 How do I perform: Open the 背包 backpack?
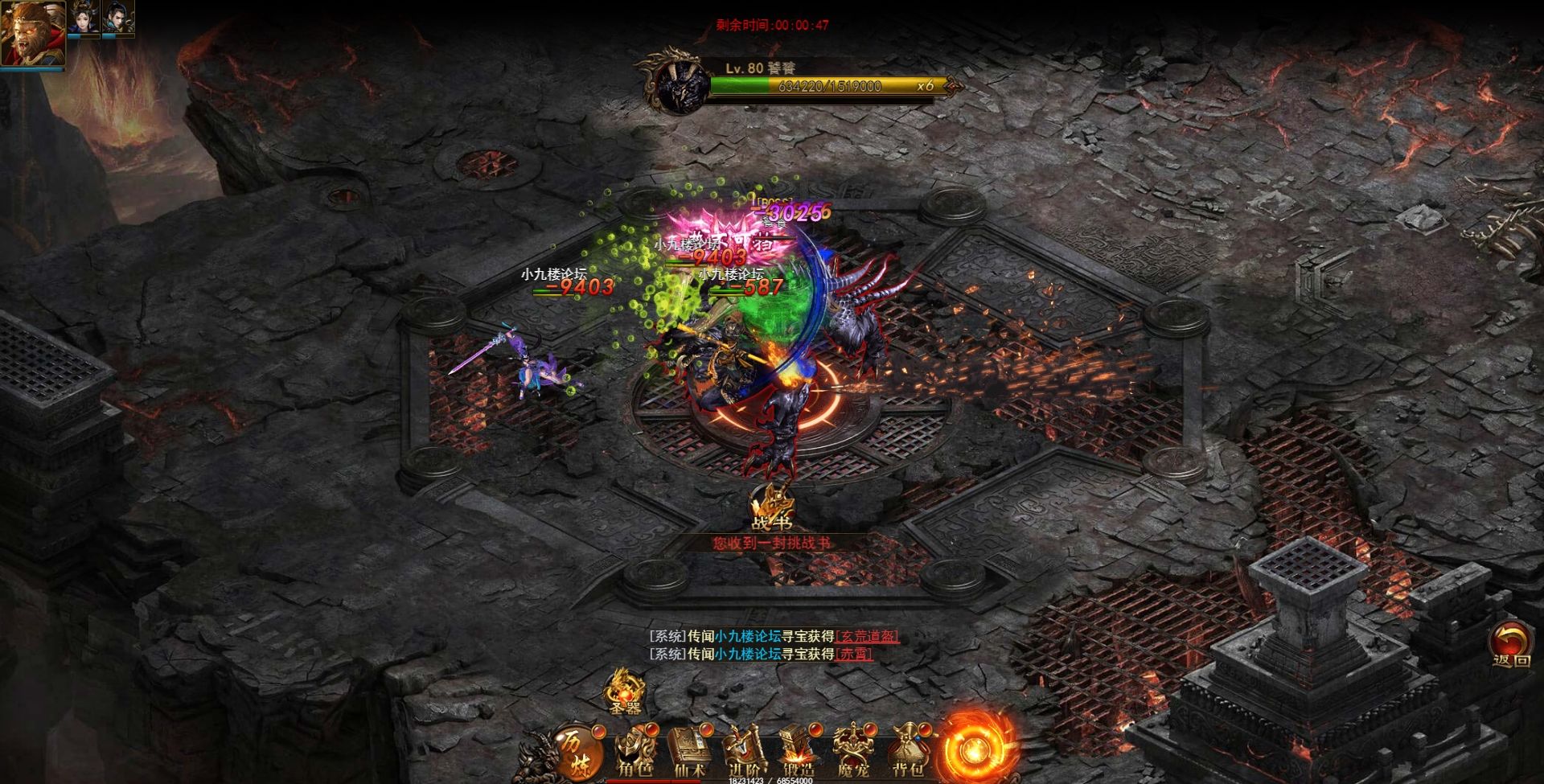point(908,752)
